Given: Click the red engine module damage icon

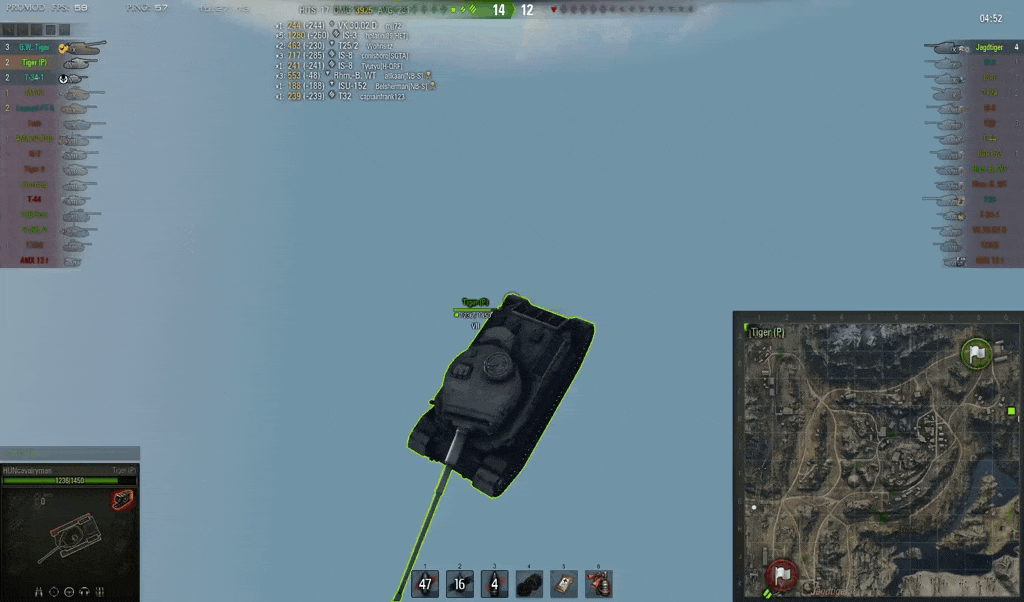Looking at the screenshot, I should click(123, 499).
